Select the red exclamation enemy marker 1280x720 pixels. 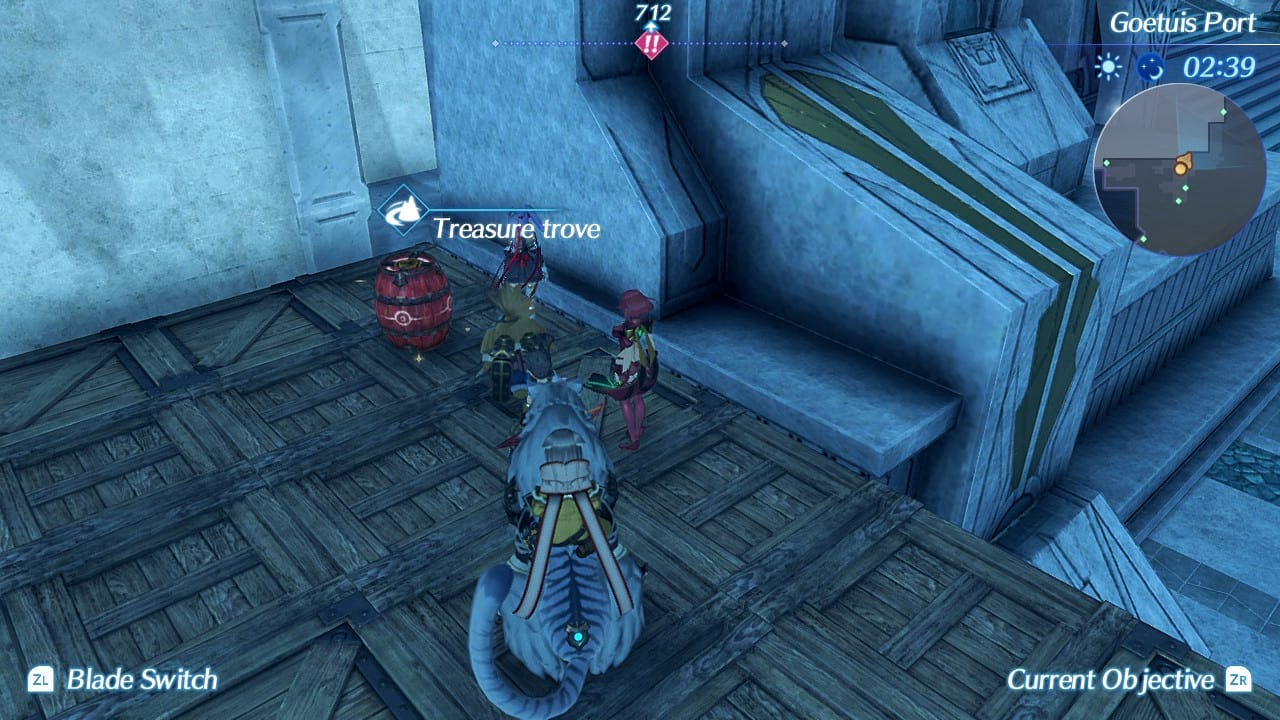point(650,42)
